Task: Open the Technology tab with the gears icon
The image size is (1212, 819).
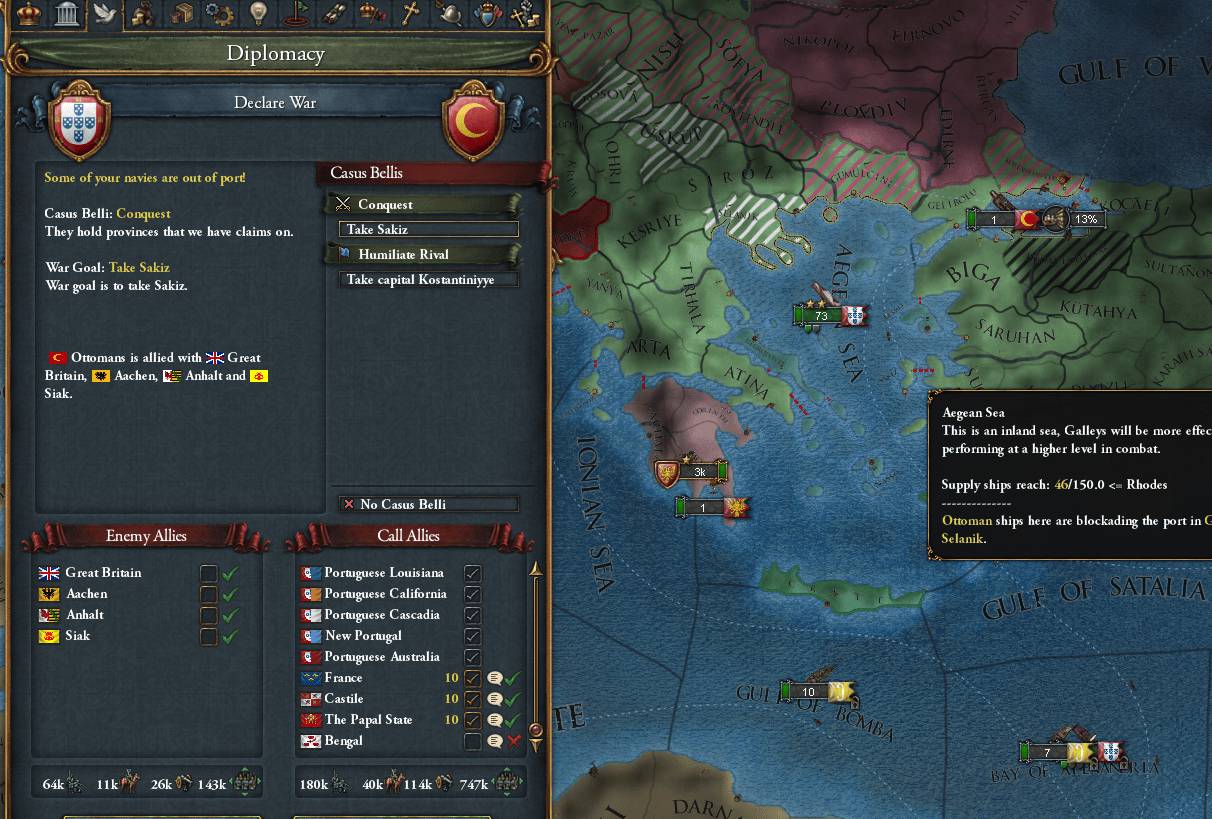Action: [x=219, y=14]
